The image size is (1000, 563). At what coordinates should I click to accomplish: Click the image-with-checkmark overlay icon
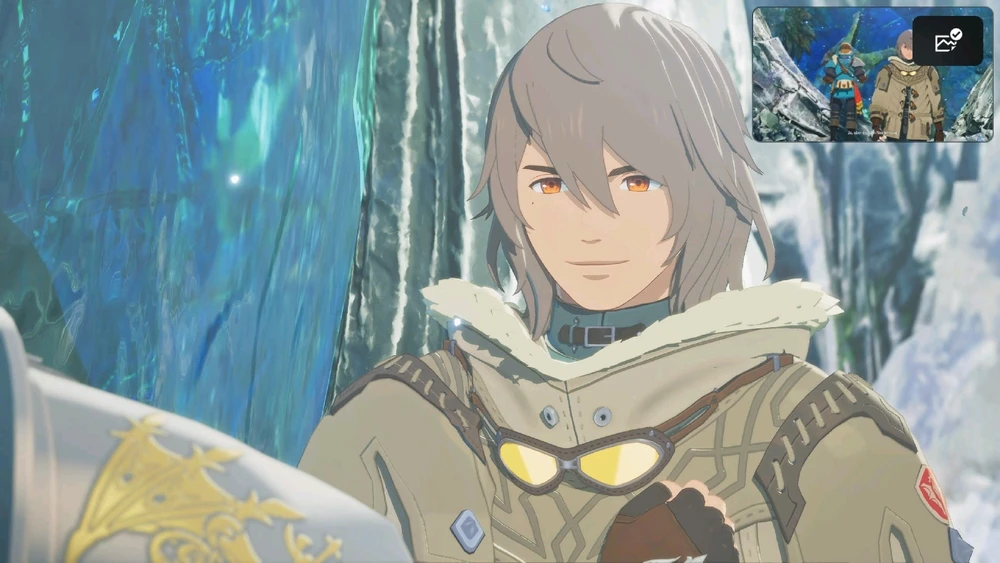[x=947, y=41]
